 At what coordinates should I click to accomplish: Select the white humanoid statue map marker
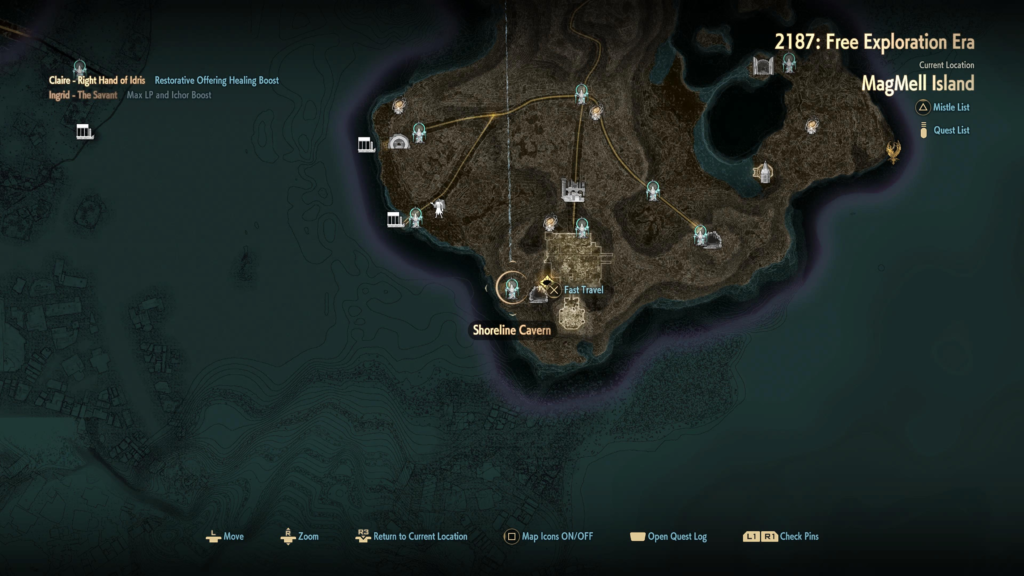click(438, 208)
